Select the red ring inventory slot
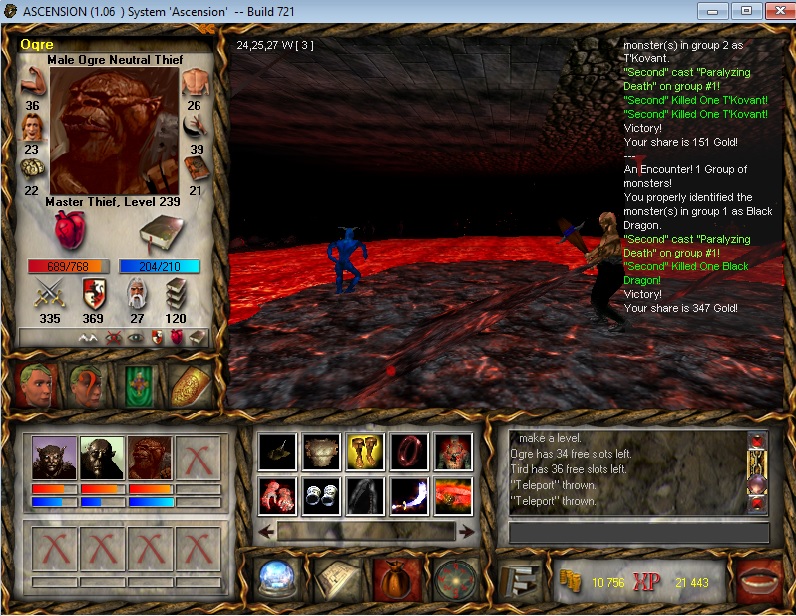This screenshot has height=616, width=796. [x=410, y=452]
